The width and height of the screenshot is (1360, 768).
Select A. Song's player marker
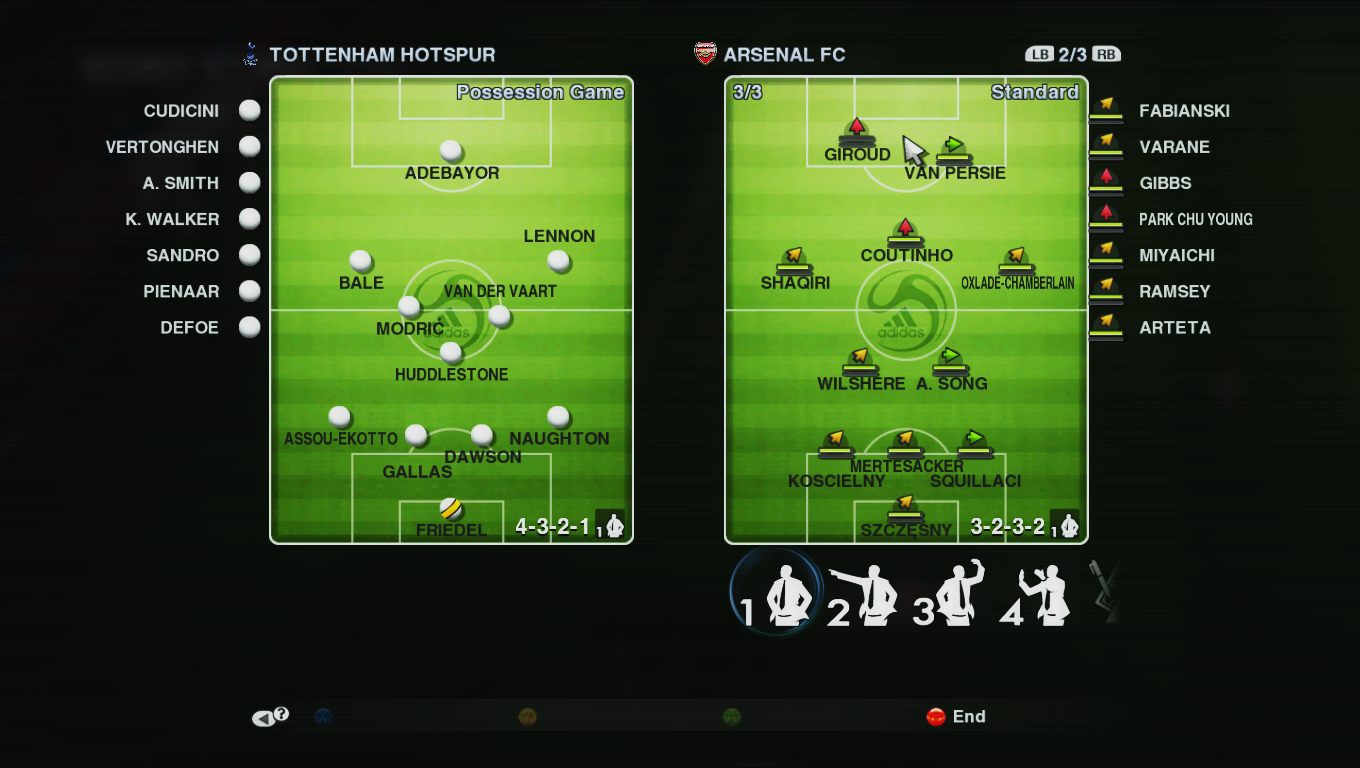950,360
